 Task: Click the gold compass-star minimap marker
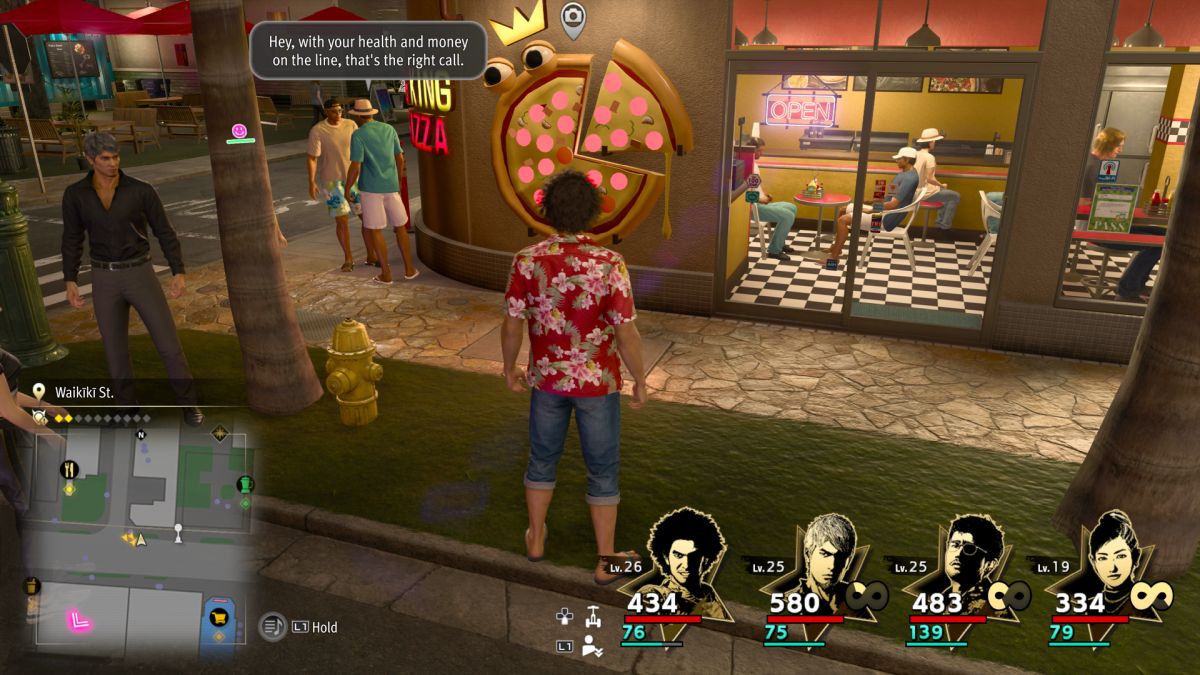point(219,433)
